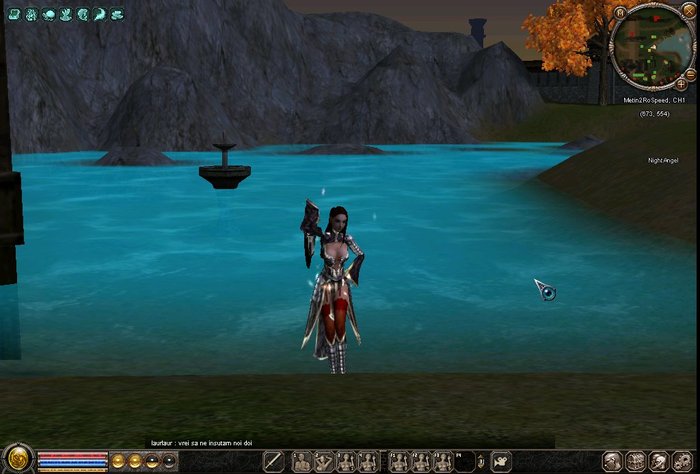Select the sword quickslot on the bottom bar

[274, 461]
